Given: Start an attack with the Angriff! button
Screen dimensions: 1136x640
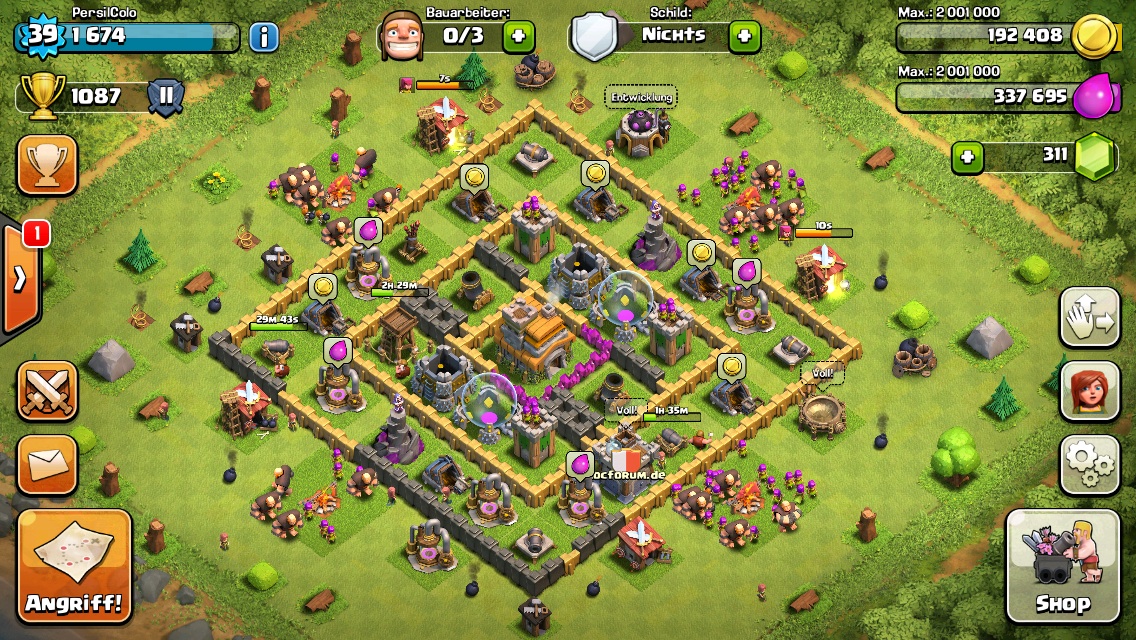Looking at the screenshot, I should [75, 565].
